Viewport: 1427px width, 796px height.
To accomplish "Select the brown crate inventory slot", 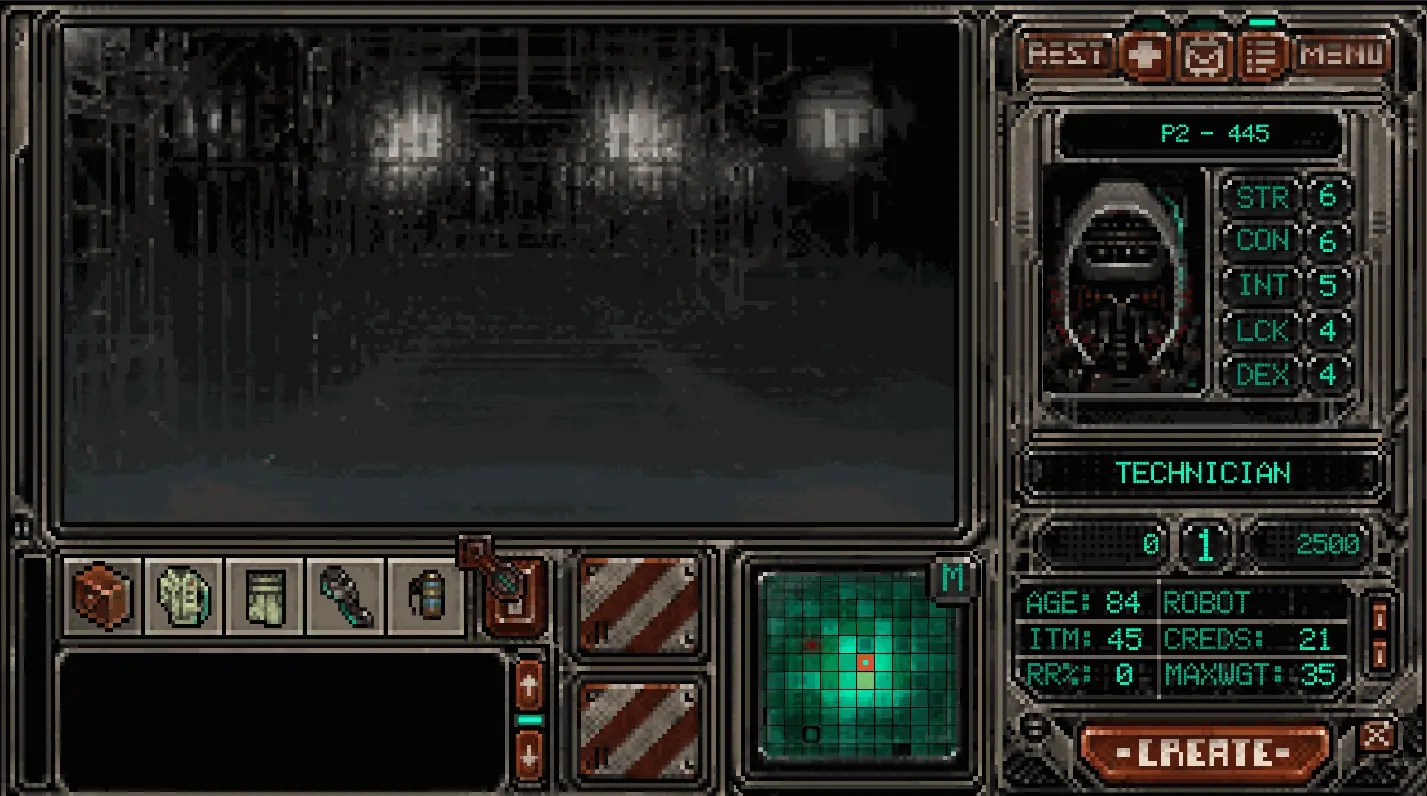I will pos(103,597).
